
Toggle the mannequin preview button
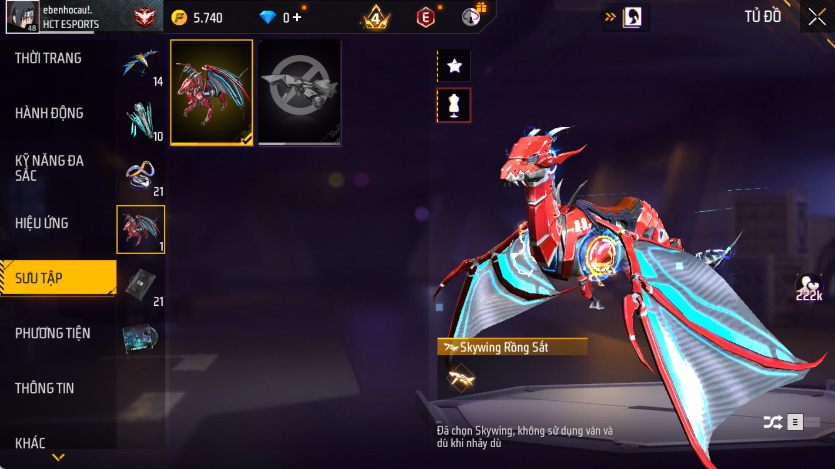[454, 105]
